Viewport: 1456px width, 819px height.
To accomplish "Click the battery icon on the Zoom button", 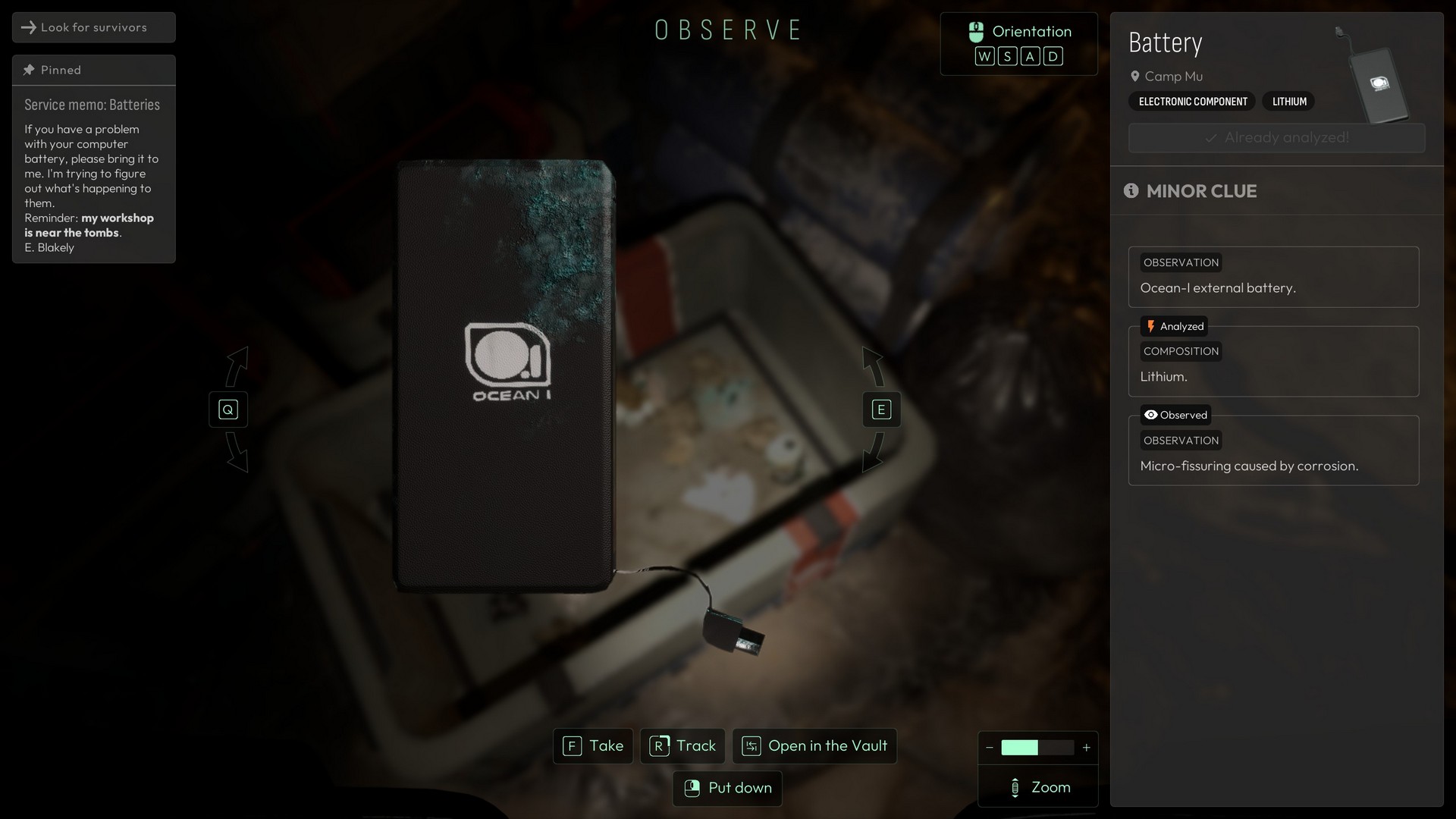I will [1015, 787].
